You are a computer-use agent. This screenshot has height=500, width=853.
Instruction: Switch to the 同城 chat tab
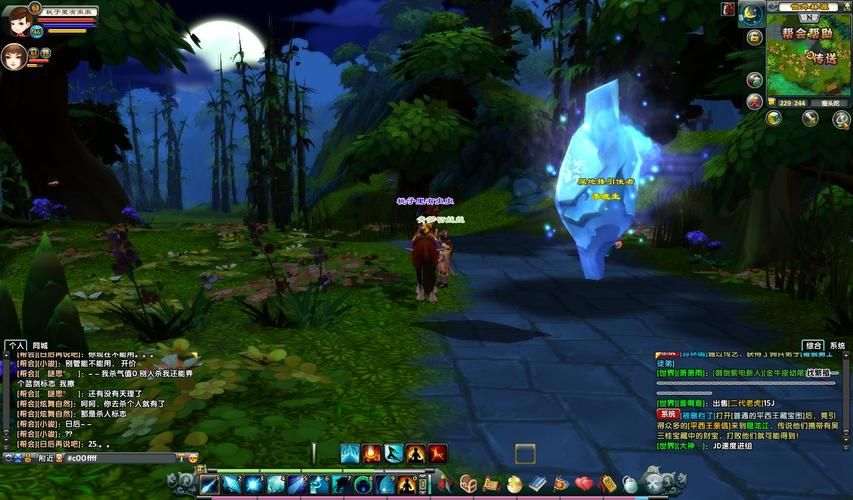40,345
